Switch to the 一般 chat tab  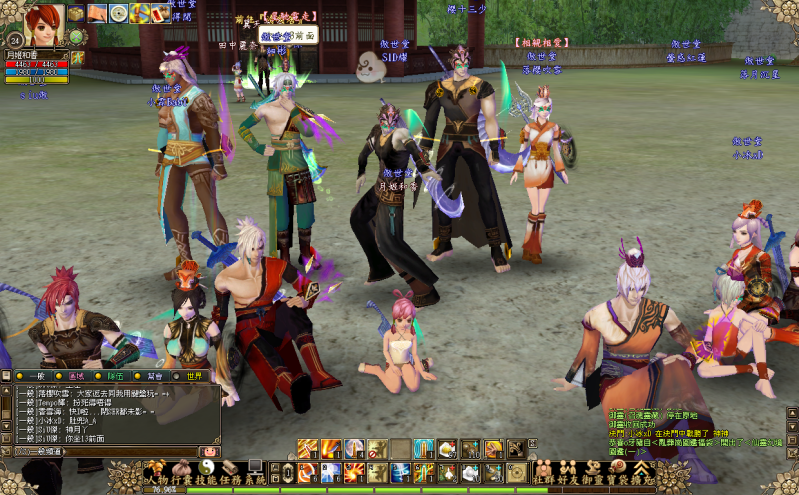click(x=35, y=376)
